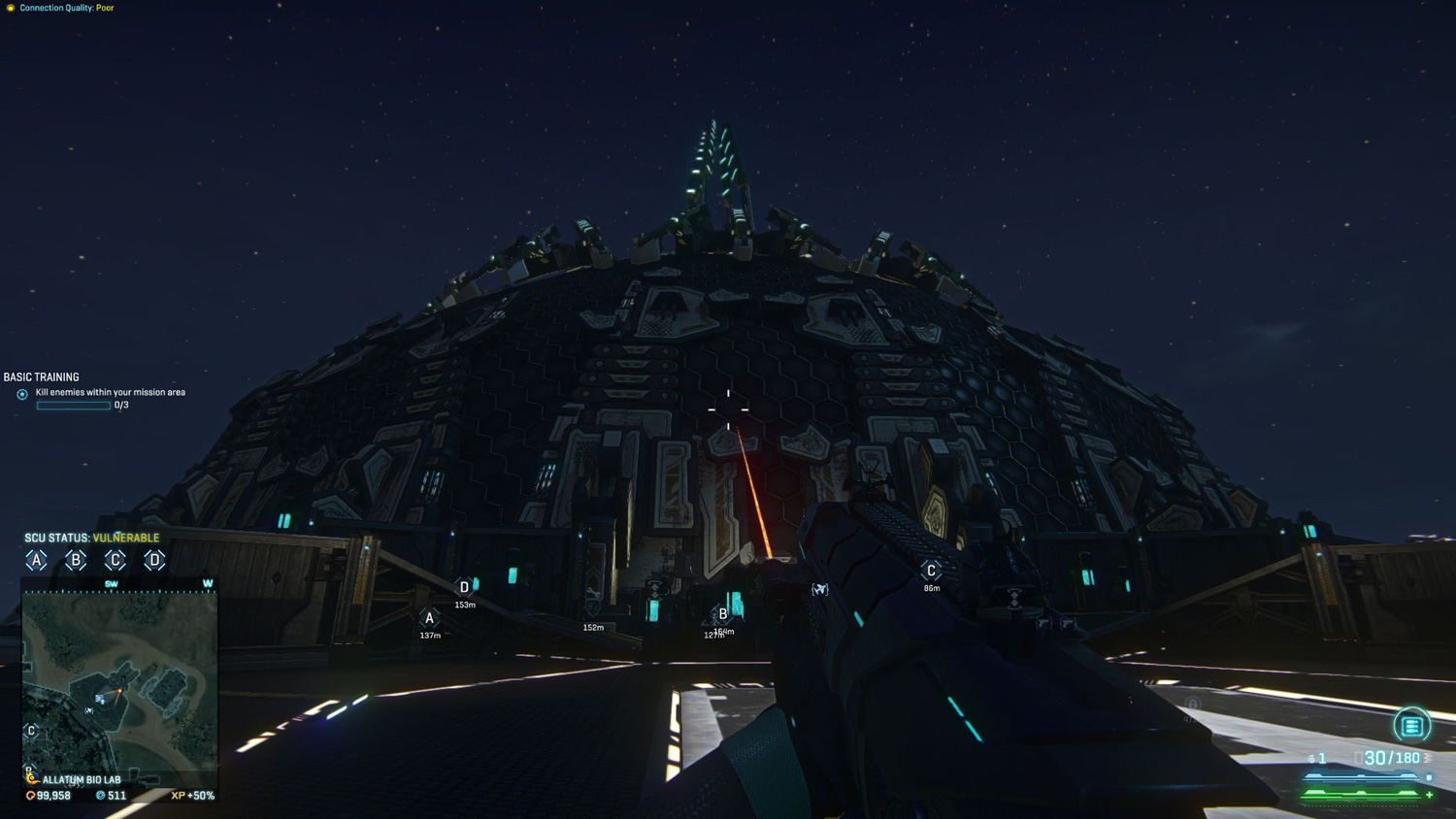The height and width of the screenshot is (819, 1456).
Task: Open the Allatum Bio Lab minimap
Action: tap(119, 680)
